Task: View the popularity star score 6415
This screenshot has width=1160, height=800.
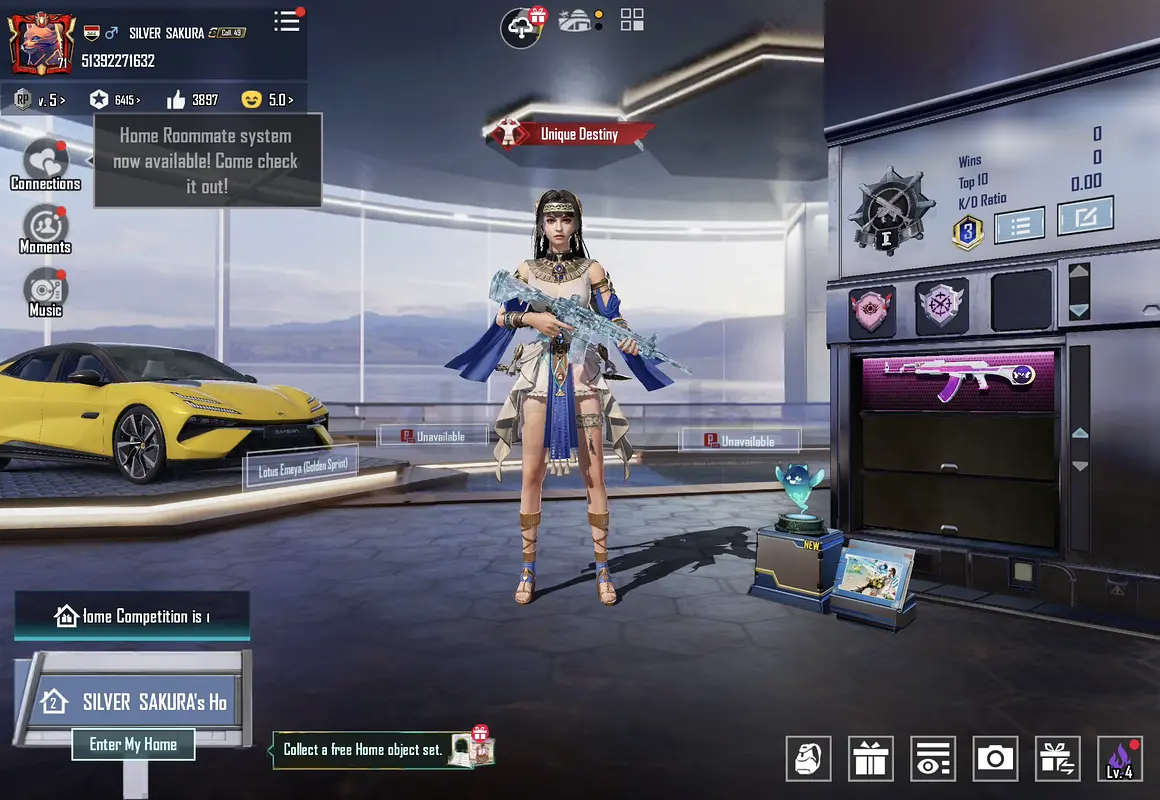Action: click(114, 100)
